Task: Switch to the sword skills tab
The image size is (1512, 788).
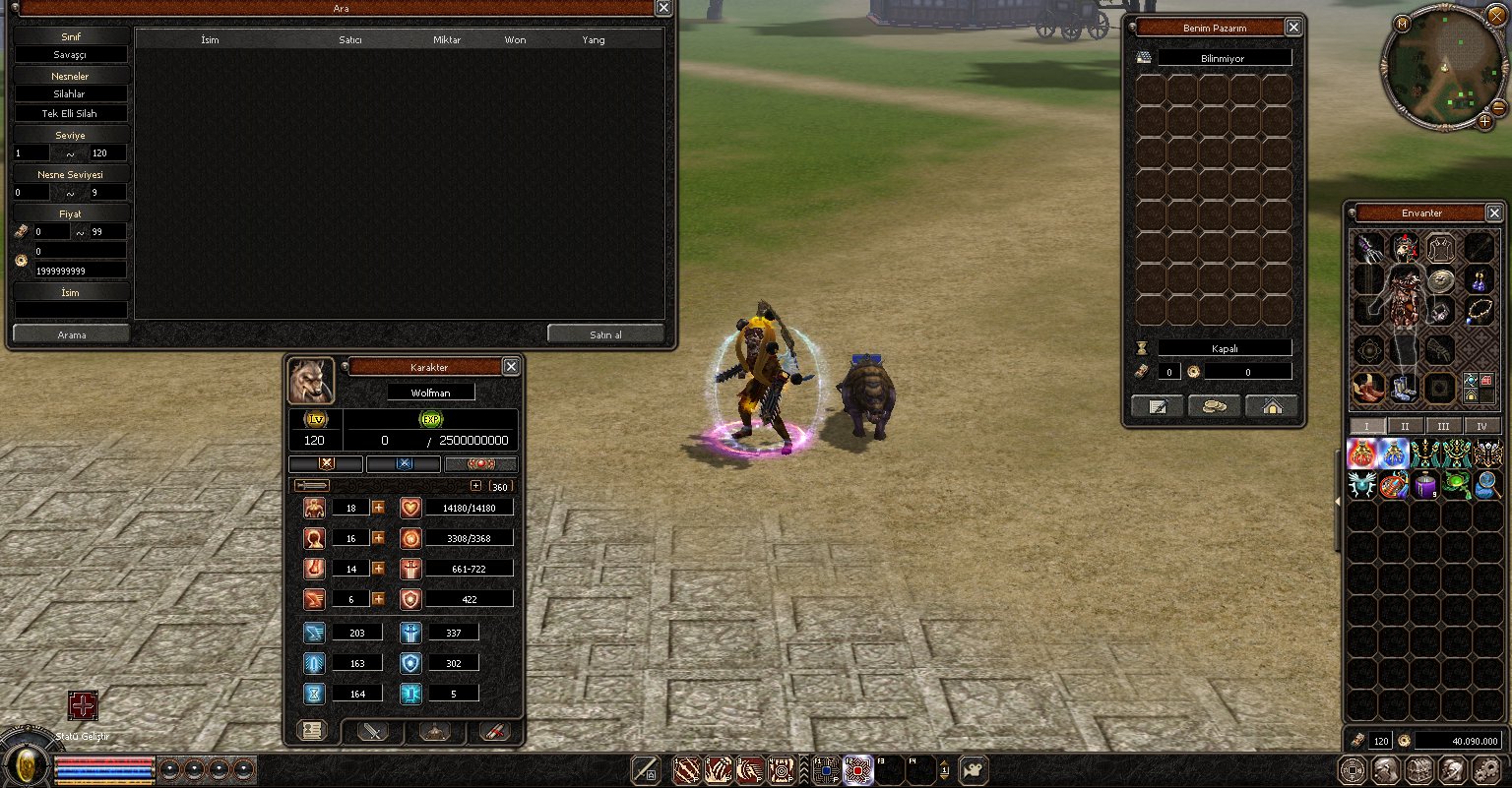Action: [373, 731]
